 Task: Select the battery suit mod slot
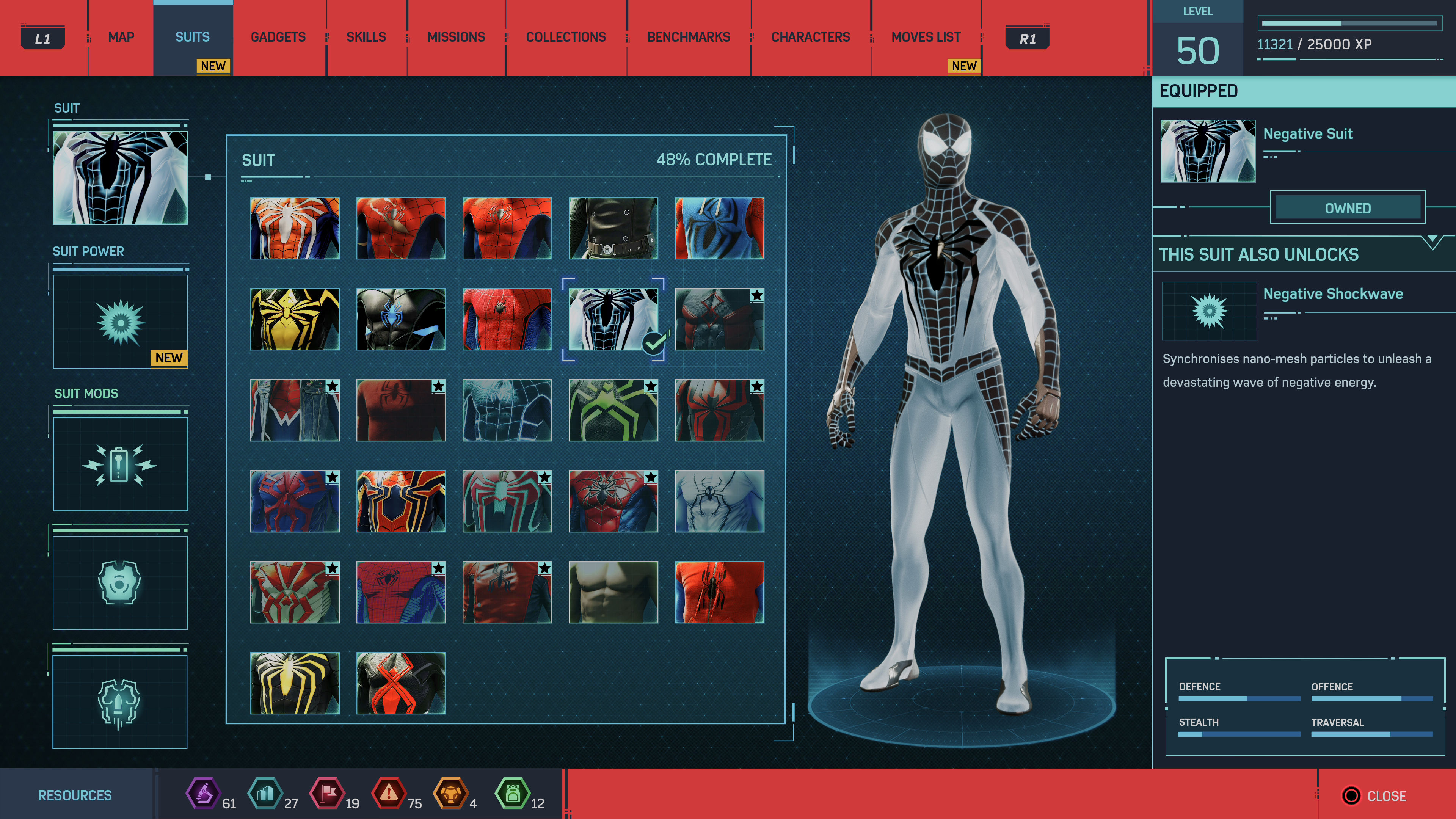tap(120, 464)
